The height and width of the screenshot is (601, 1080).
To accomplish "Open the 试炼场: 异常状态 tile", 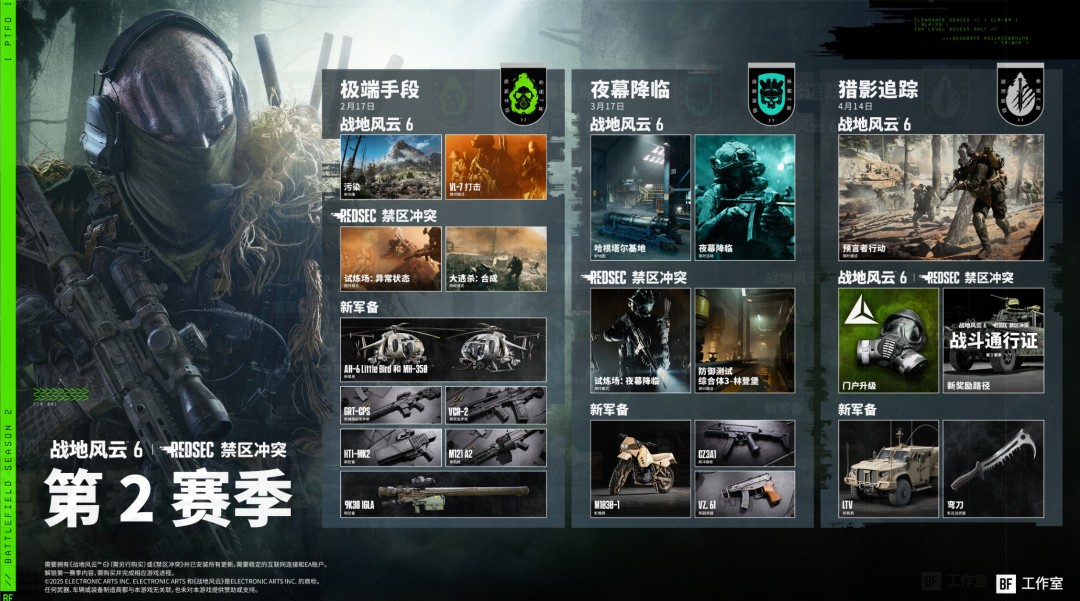I will pyautogui.click(x=391, y=258).
